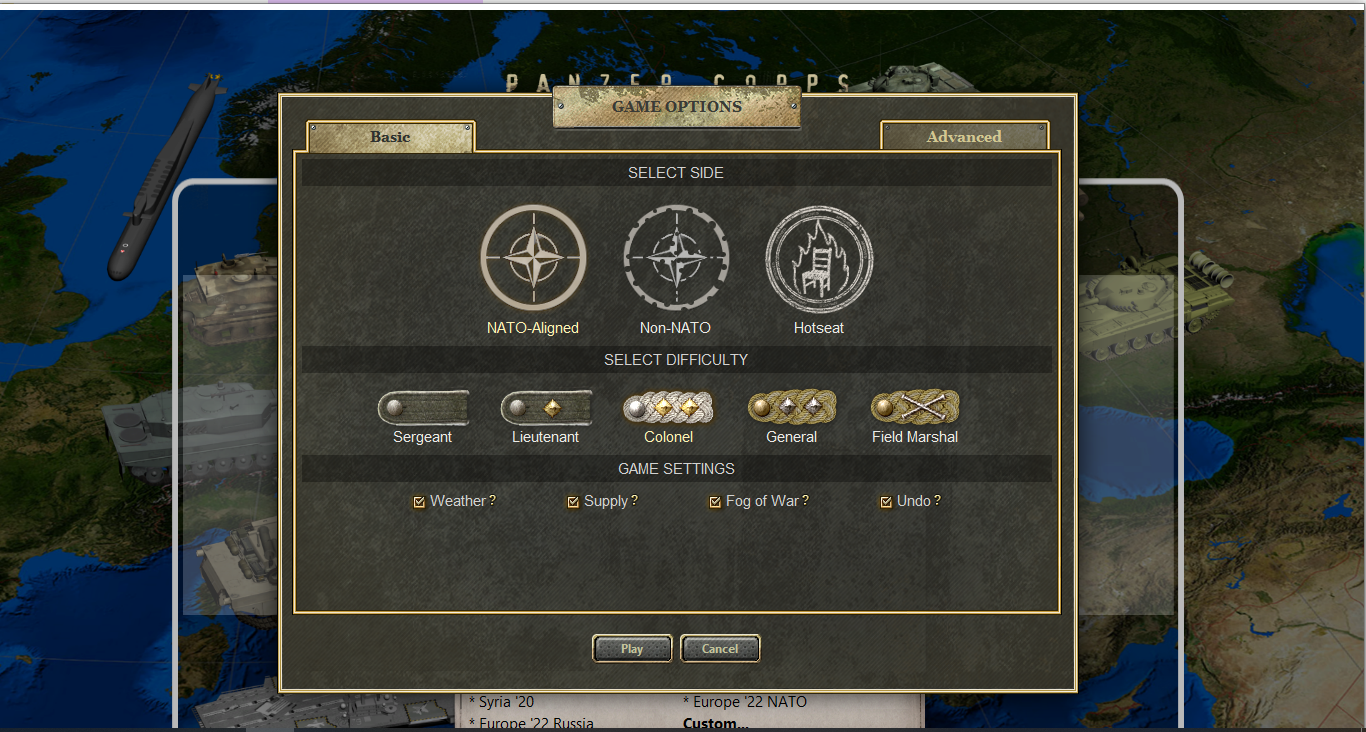Toggle the Weather checkbox

[x=420, y=502]
